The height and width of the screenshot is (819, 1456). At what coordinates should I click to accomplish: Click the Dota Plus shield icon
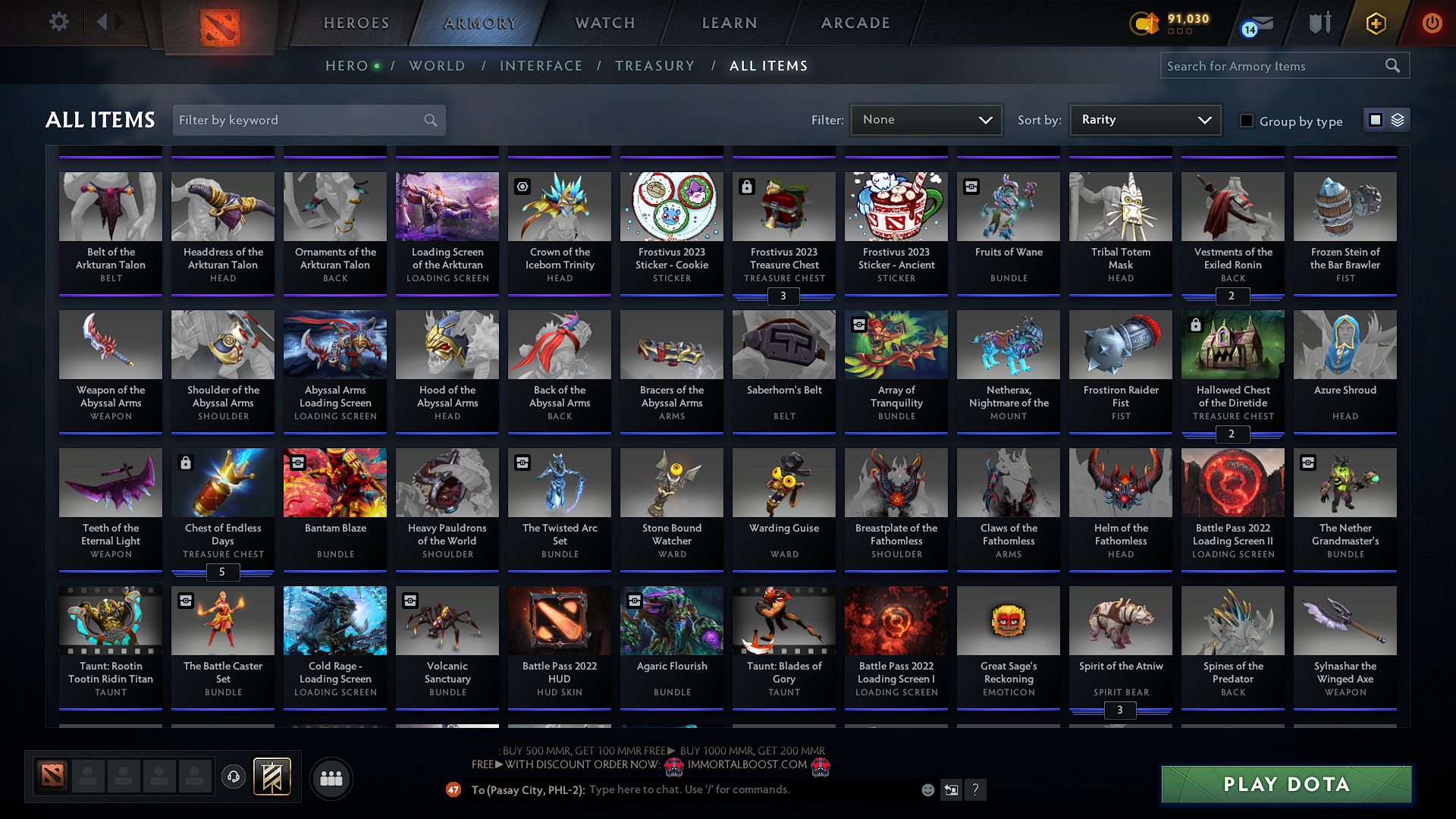coord(1319,23)
